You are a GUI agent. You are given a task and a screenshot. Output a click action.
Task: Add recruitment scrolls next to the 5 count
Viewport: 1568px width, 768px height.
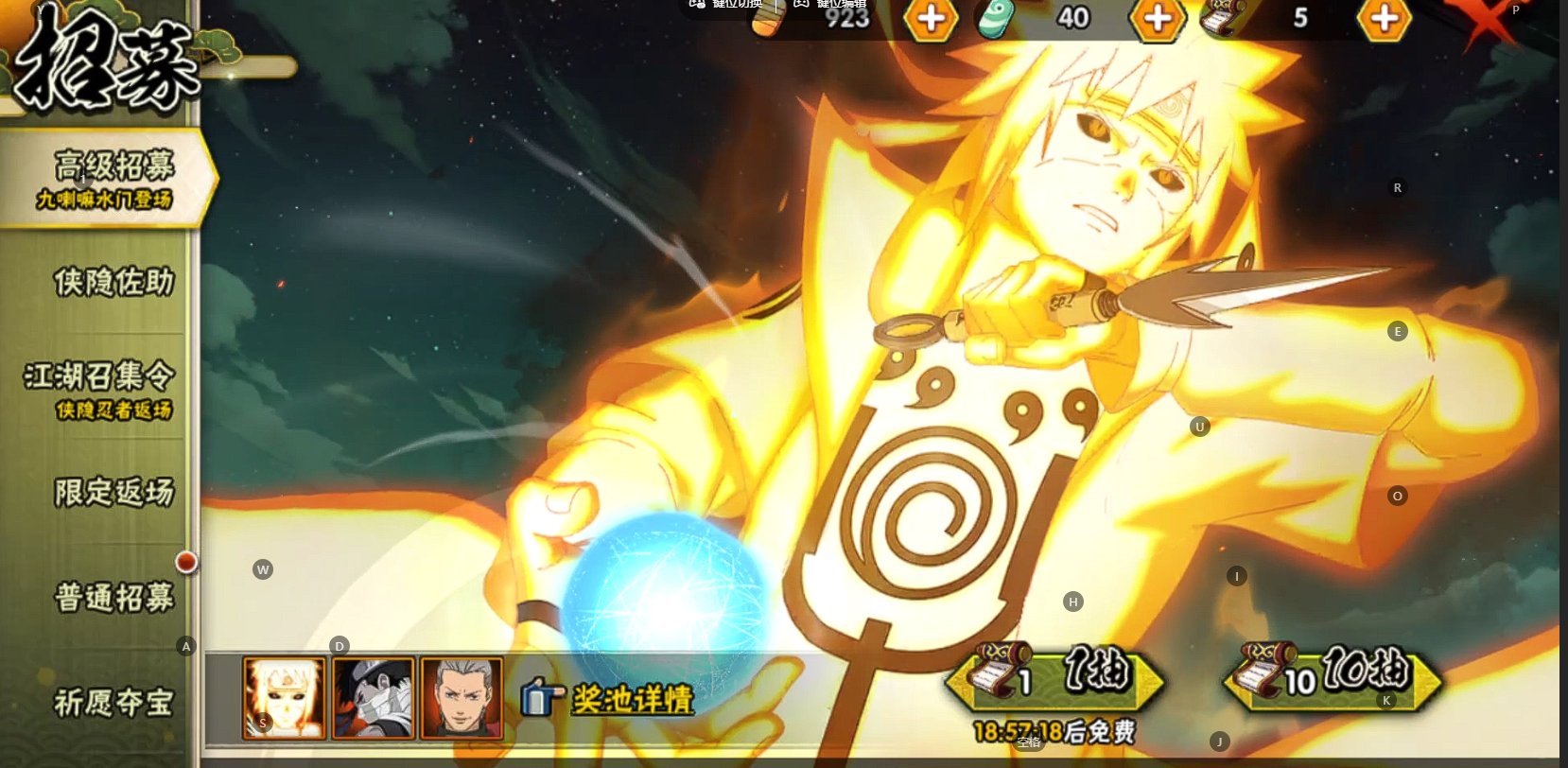1384,18
